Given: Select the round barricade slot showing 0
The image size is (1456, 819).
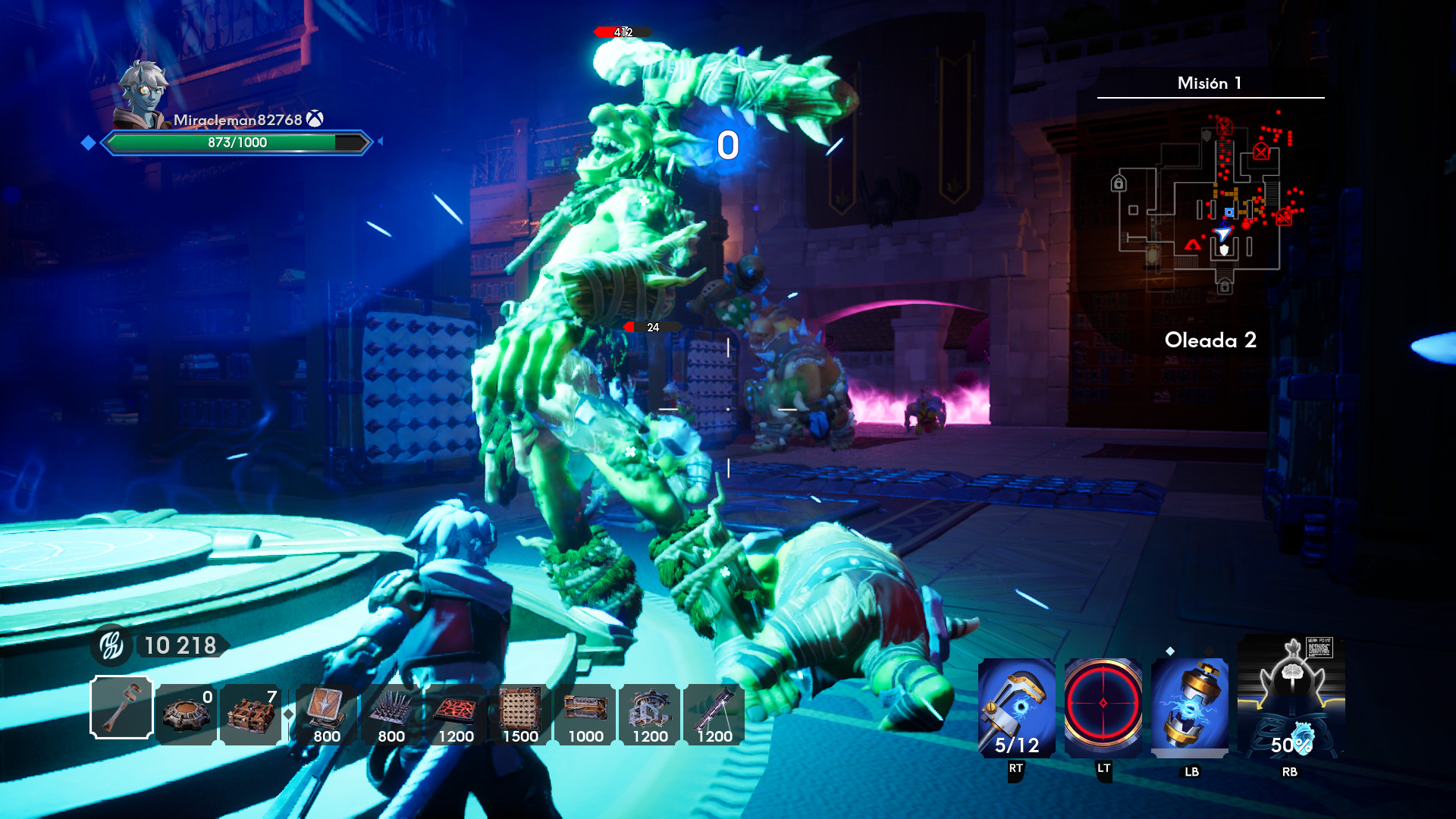Looking at the screenshot, I should (187, 714).
